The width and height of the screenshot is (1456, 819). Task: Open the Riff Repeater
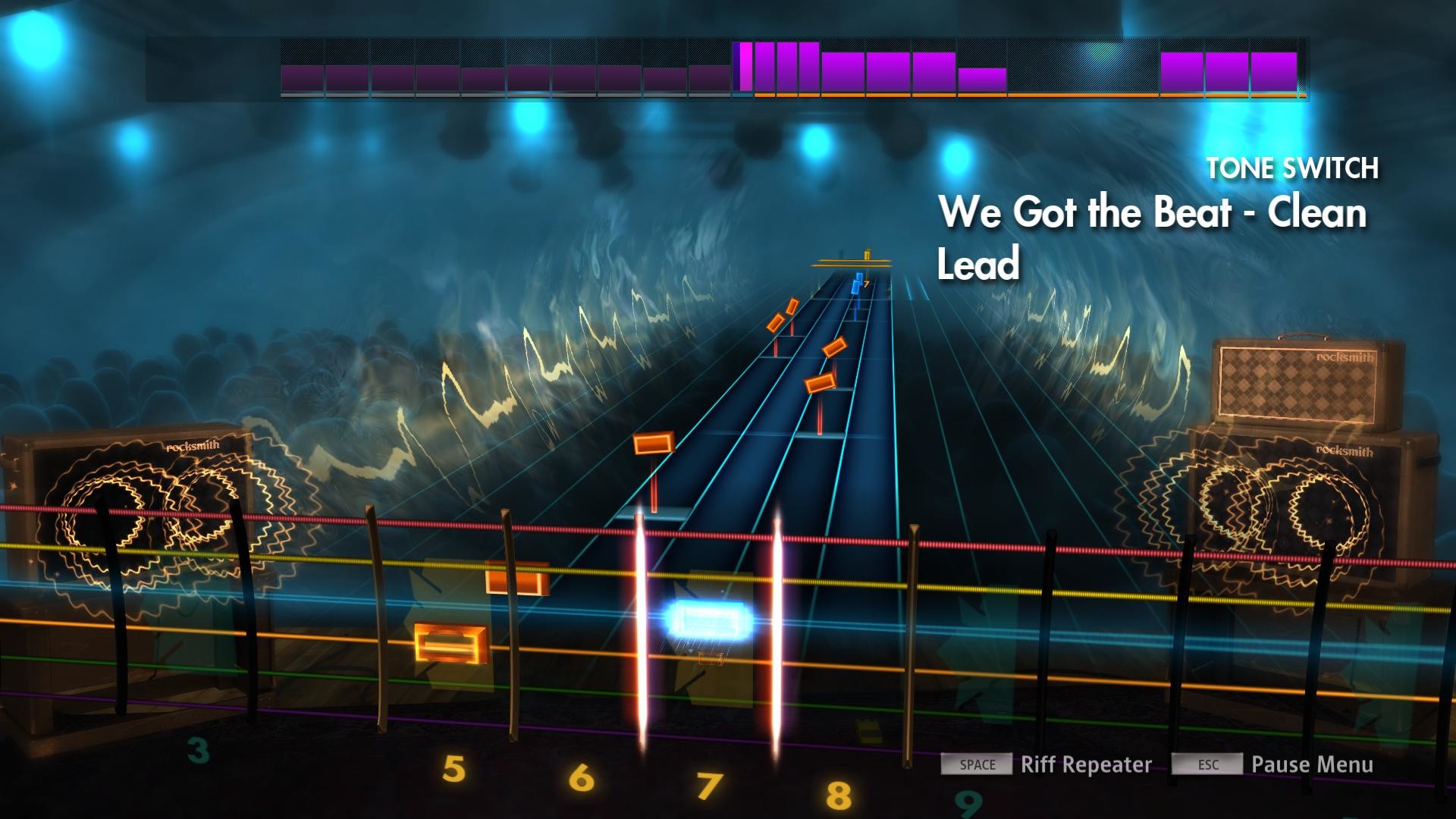pos(1086,765)
